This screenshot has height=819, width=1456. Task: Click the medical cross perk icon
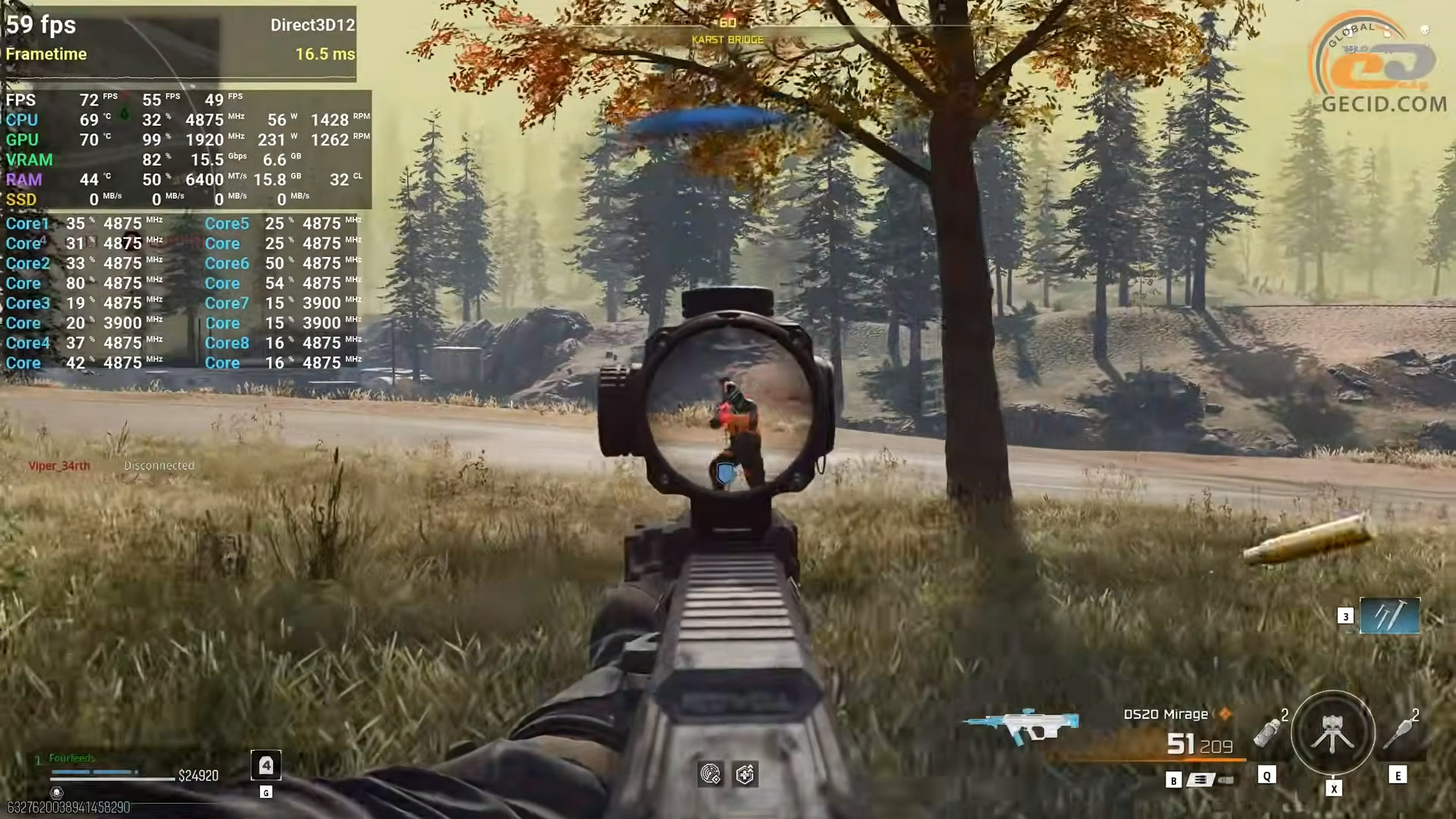(x=745, y=774)
